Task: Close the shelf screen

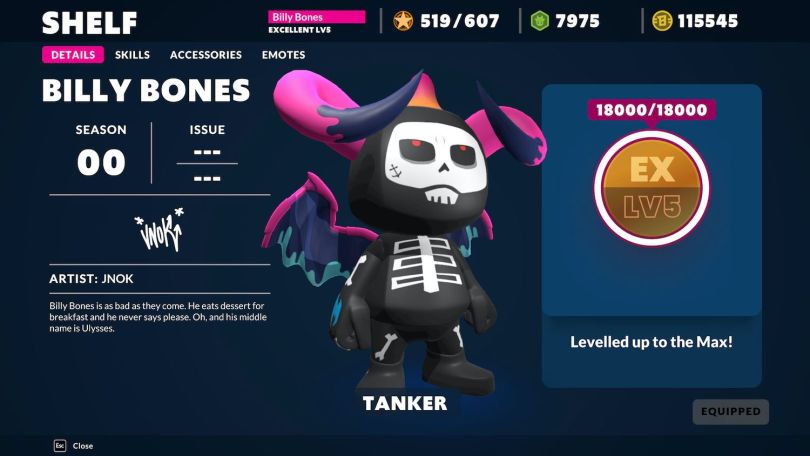Action: pyautogui.click(x=73, y=446)
